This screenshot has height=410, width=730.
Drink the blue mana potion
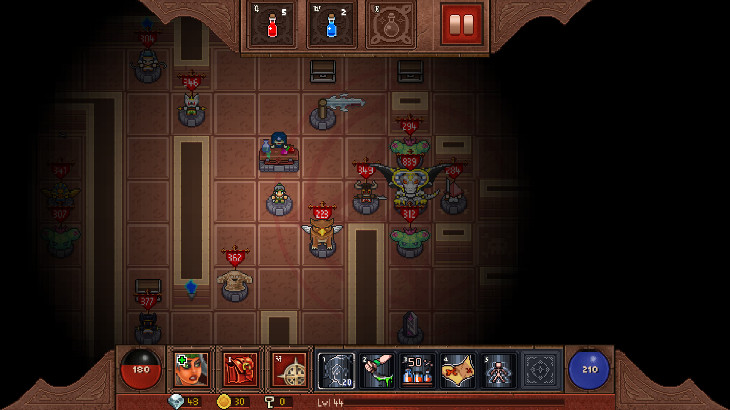pos(331,24)
